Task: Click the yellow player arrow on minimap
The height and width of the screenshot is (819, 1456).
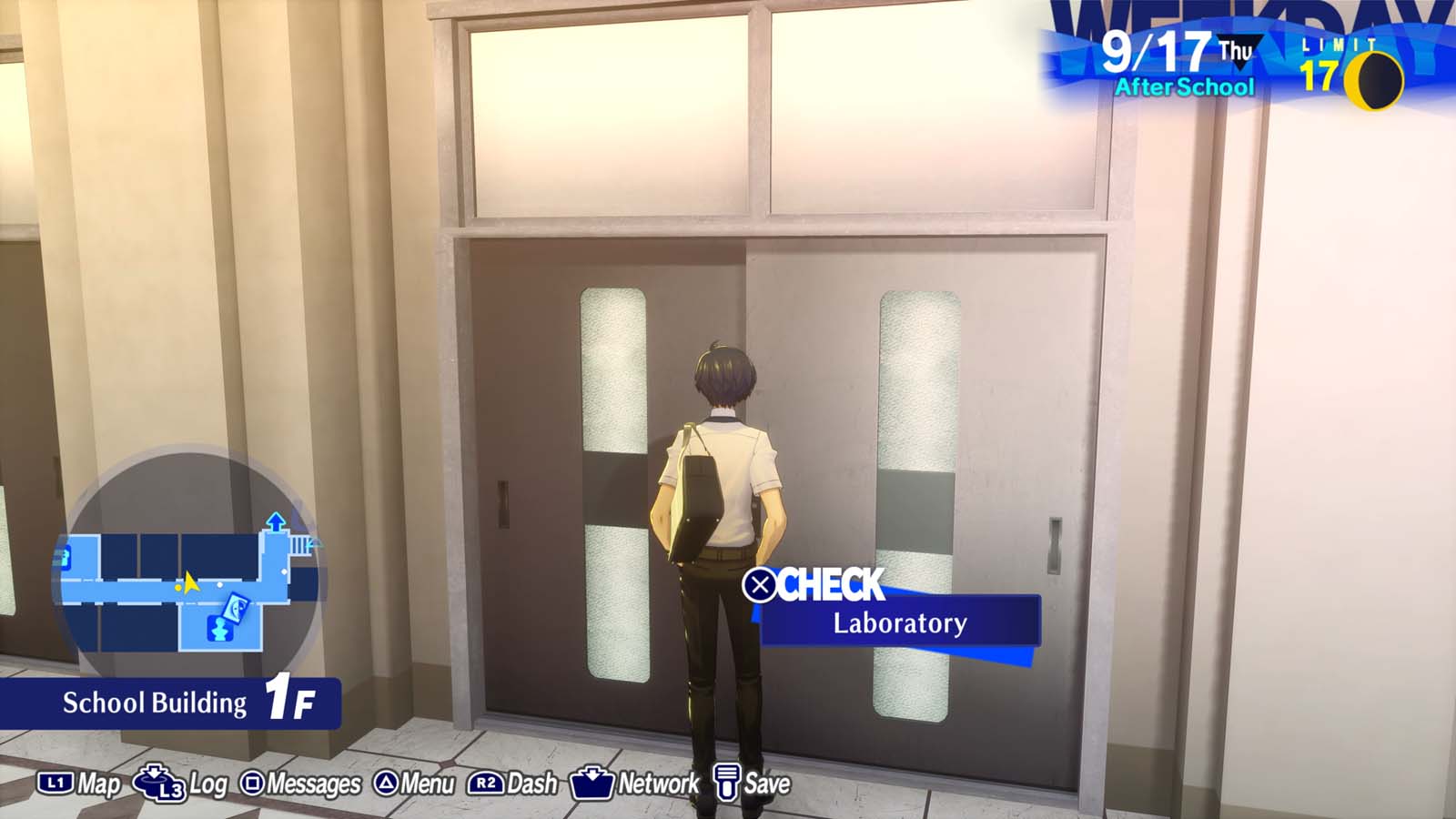Action: coord(190,584)
